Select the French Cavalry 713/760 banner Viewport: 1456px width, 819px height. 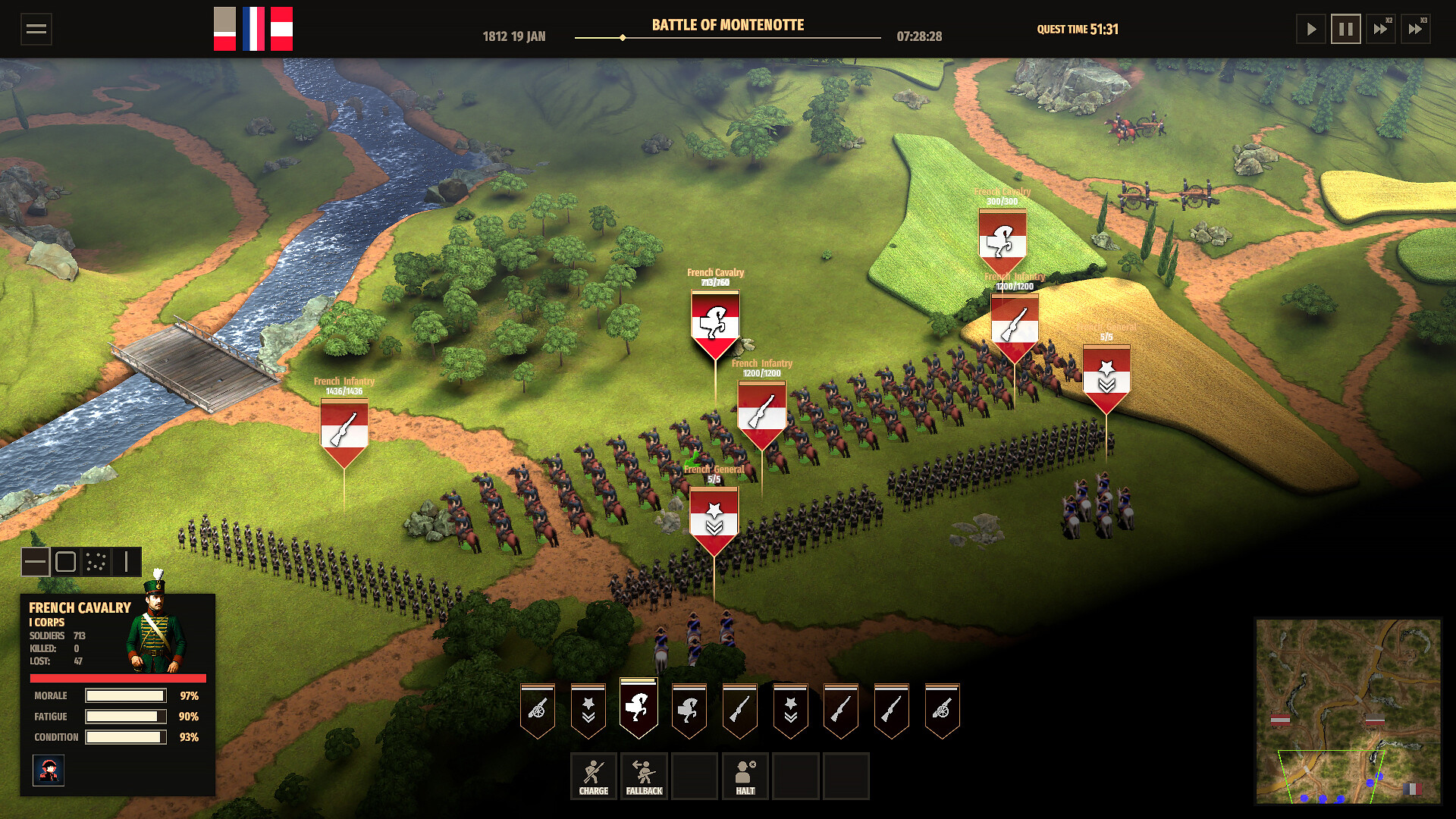(x=714, y=324)
